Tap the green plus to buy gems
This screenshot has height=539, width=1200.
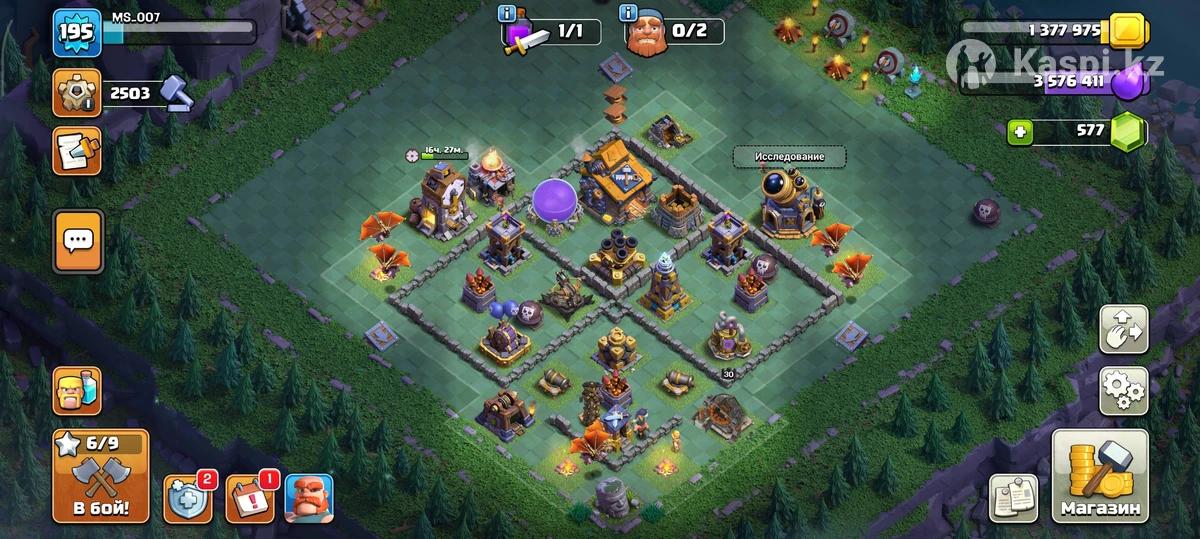tap(1019, 132)
